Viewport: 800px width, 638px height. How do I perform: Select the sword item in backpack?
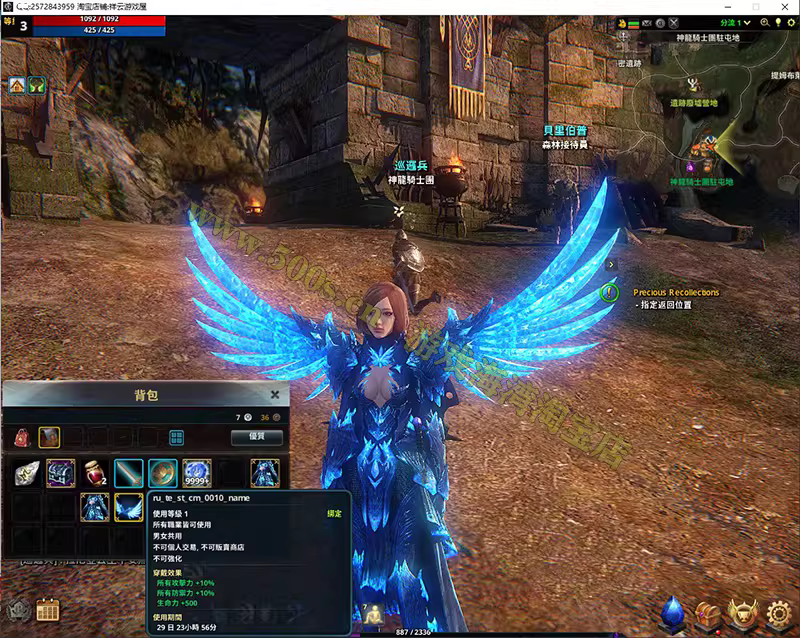click(x=129, y=473)
